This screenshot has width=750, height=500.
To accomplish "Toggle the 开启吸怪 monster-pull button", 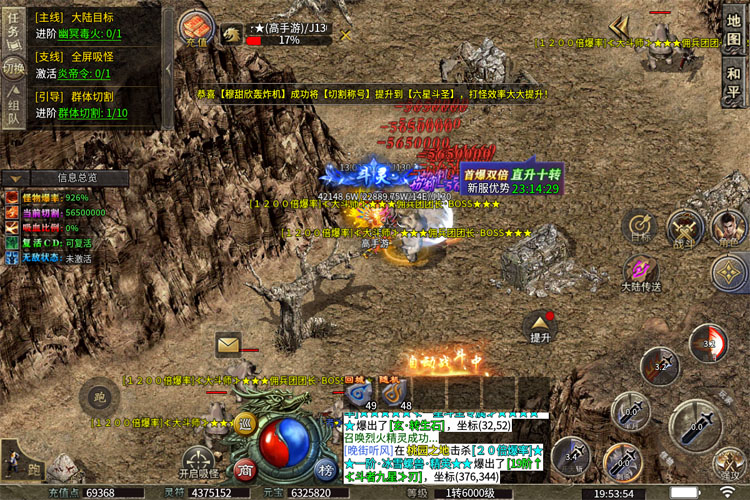I will pos(198,455).
